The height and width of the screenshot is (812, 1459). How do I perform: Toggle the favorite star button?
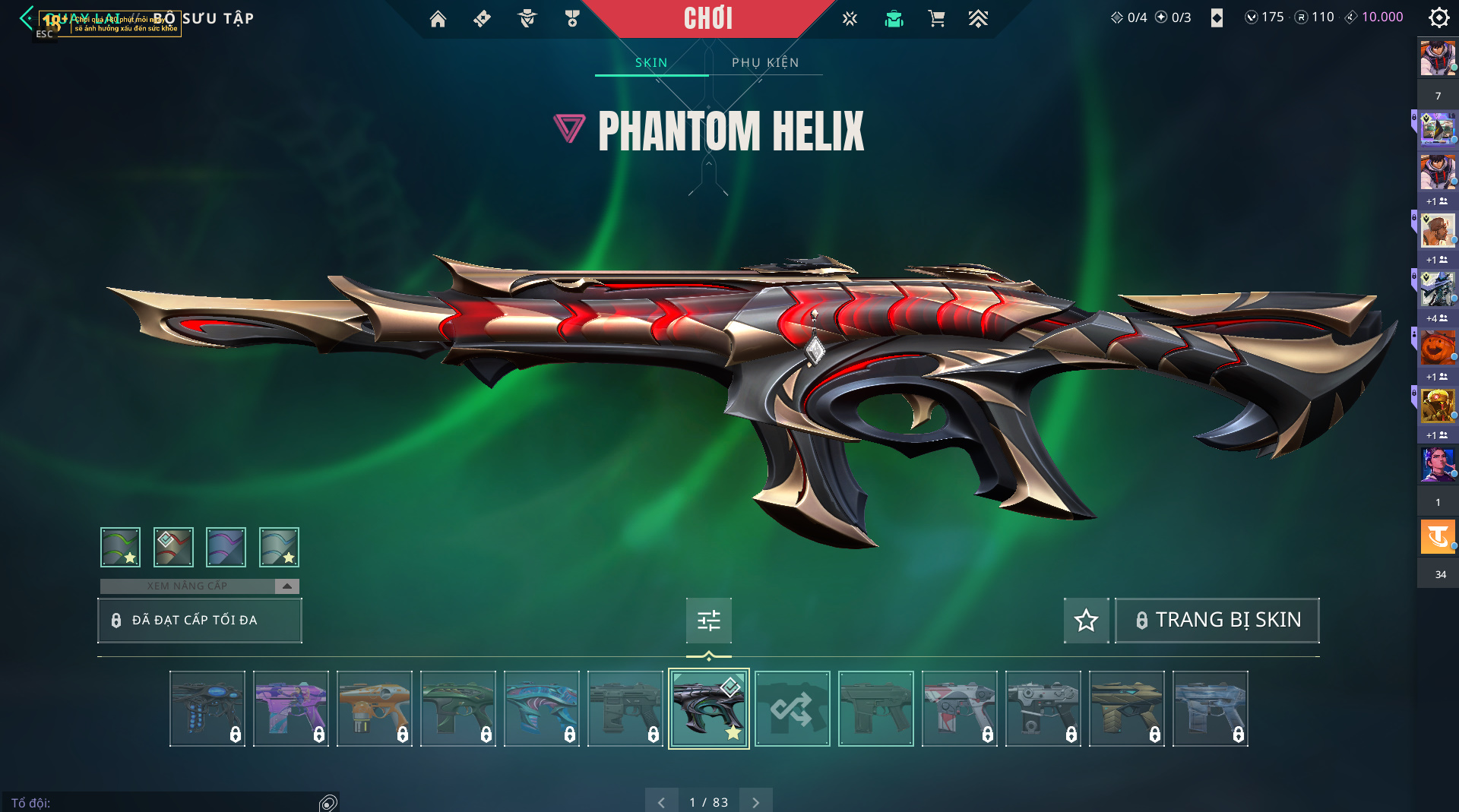click(1086, 620)
